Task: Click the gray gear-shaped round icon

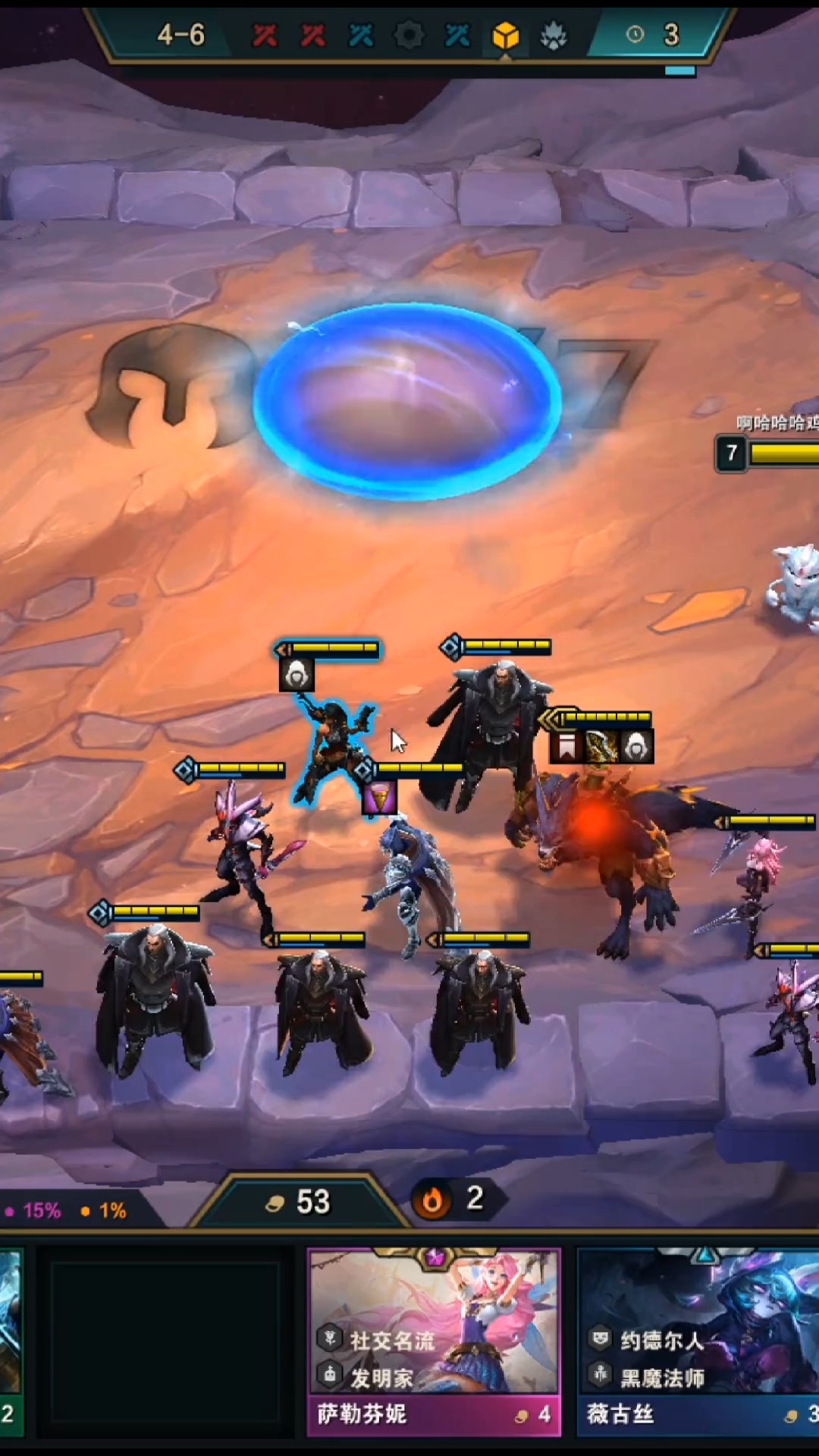Action: point(409,35)
